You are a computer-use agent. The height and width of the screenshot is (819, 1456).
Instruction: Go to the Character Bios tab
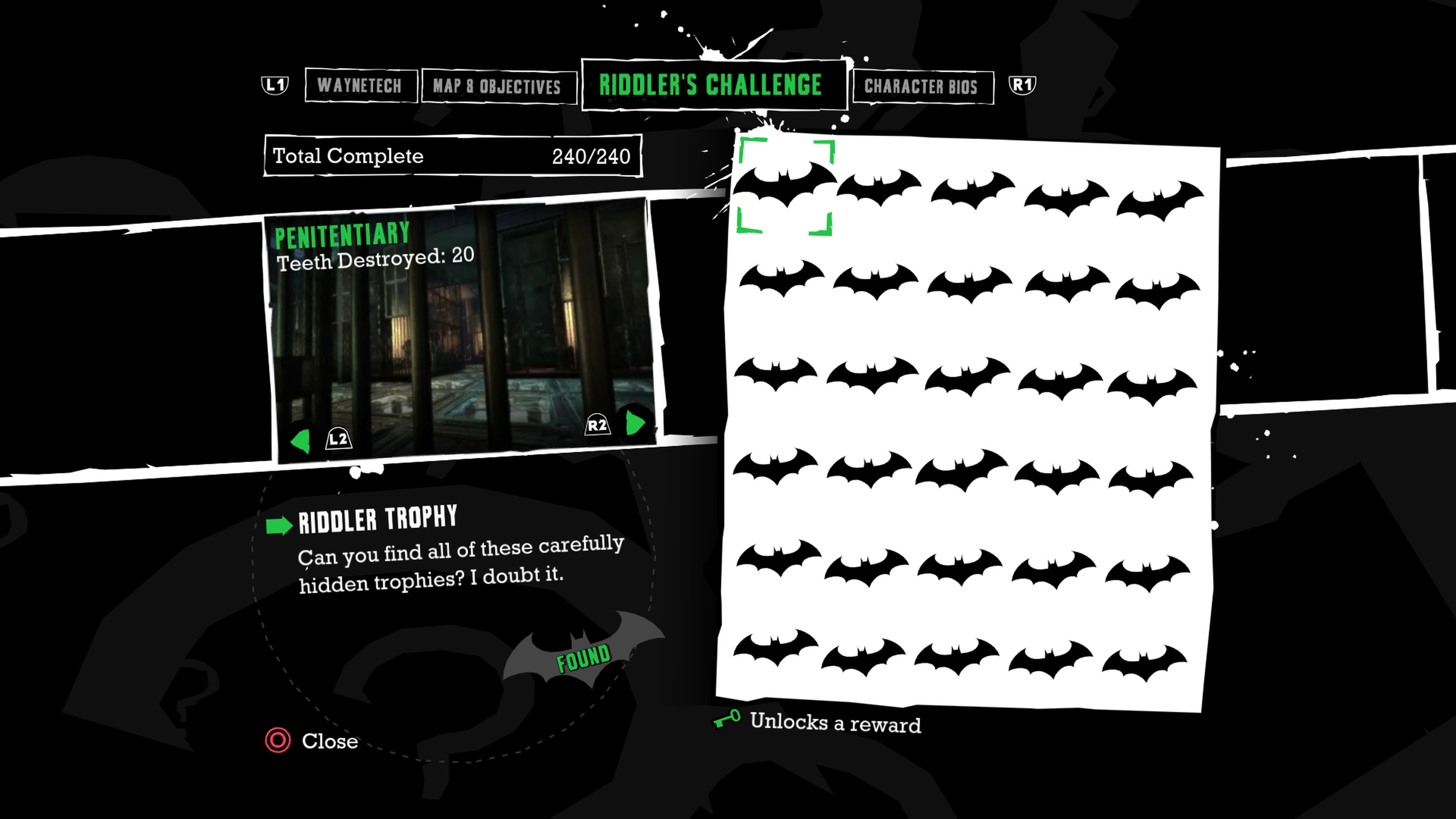(921, 87)
